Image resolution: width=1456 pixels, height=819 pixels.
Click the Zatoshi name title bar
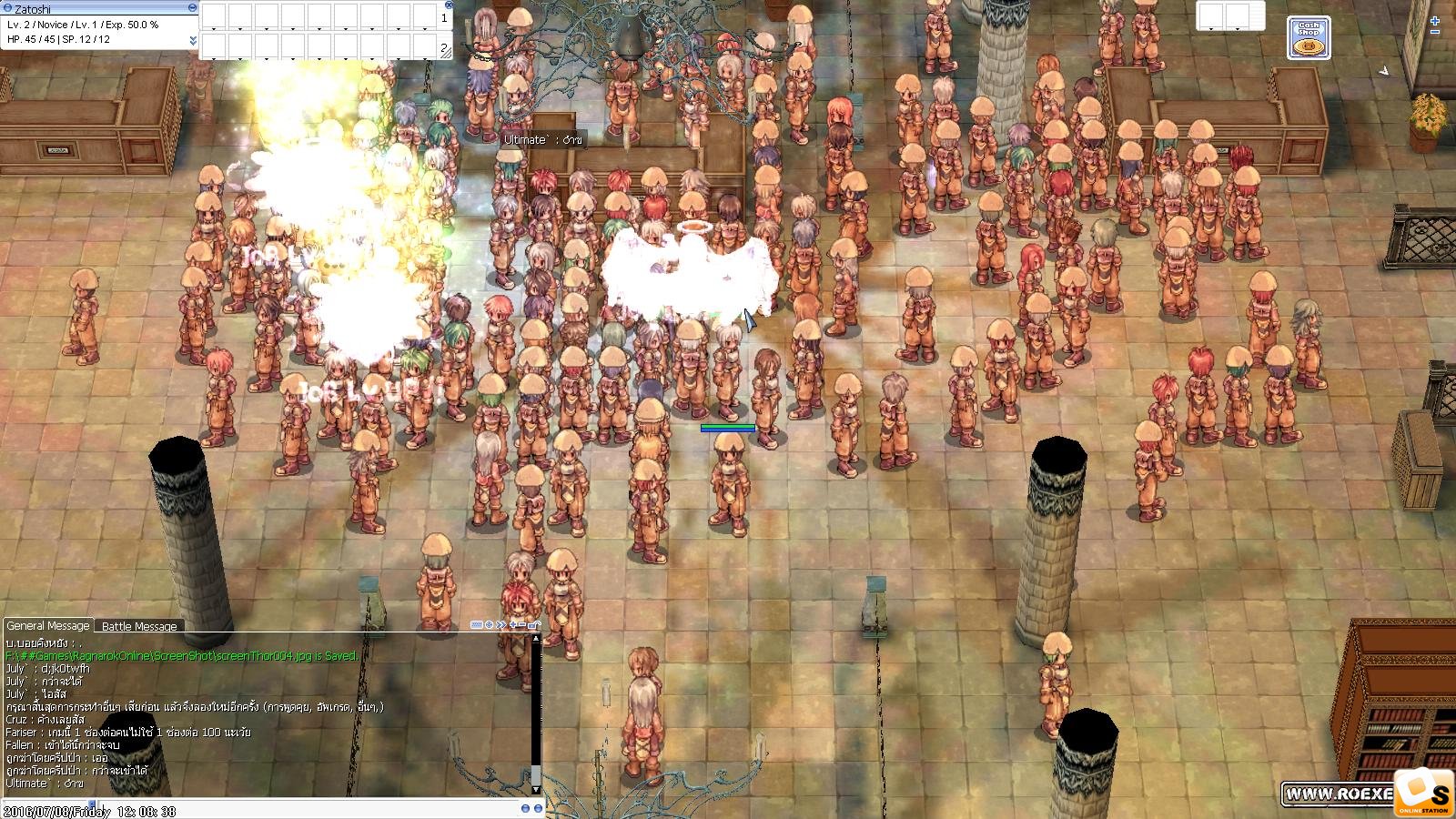tap(91, 7)
